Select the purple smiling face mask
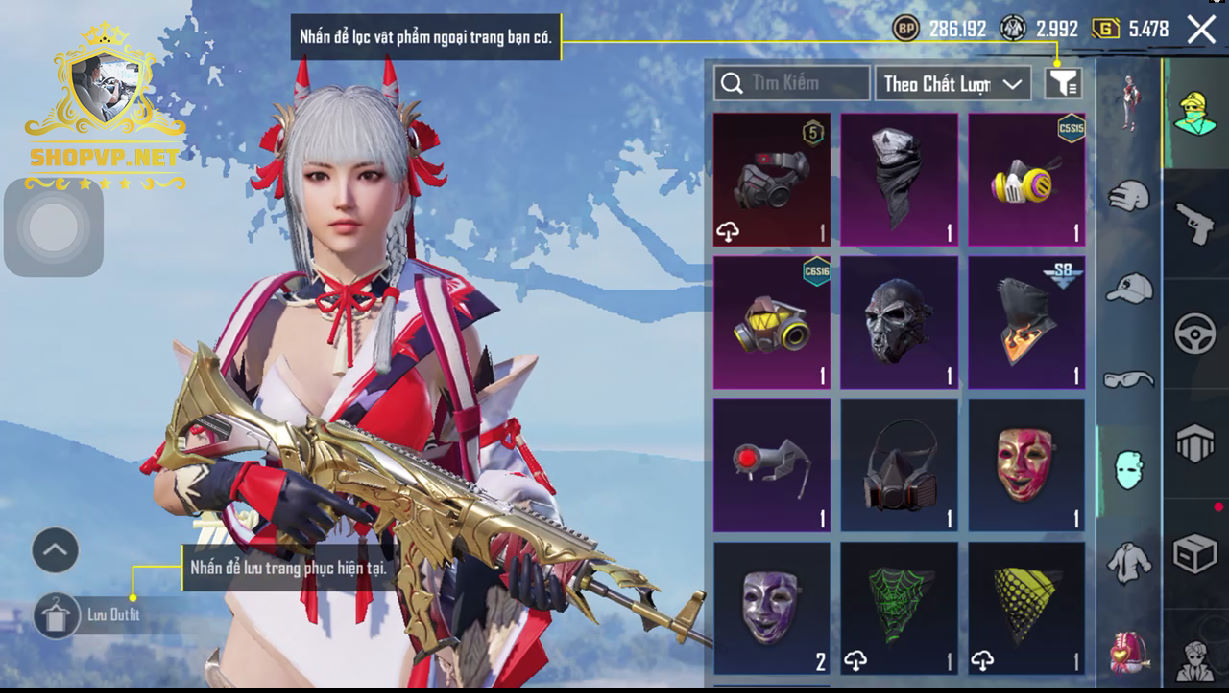The width and height of the screenshot is (1229, 693). coord(771,608)
